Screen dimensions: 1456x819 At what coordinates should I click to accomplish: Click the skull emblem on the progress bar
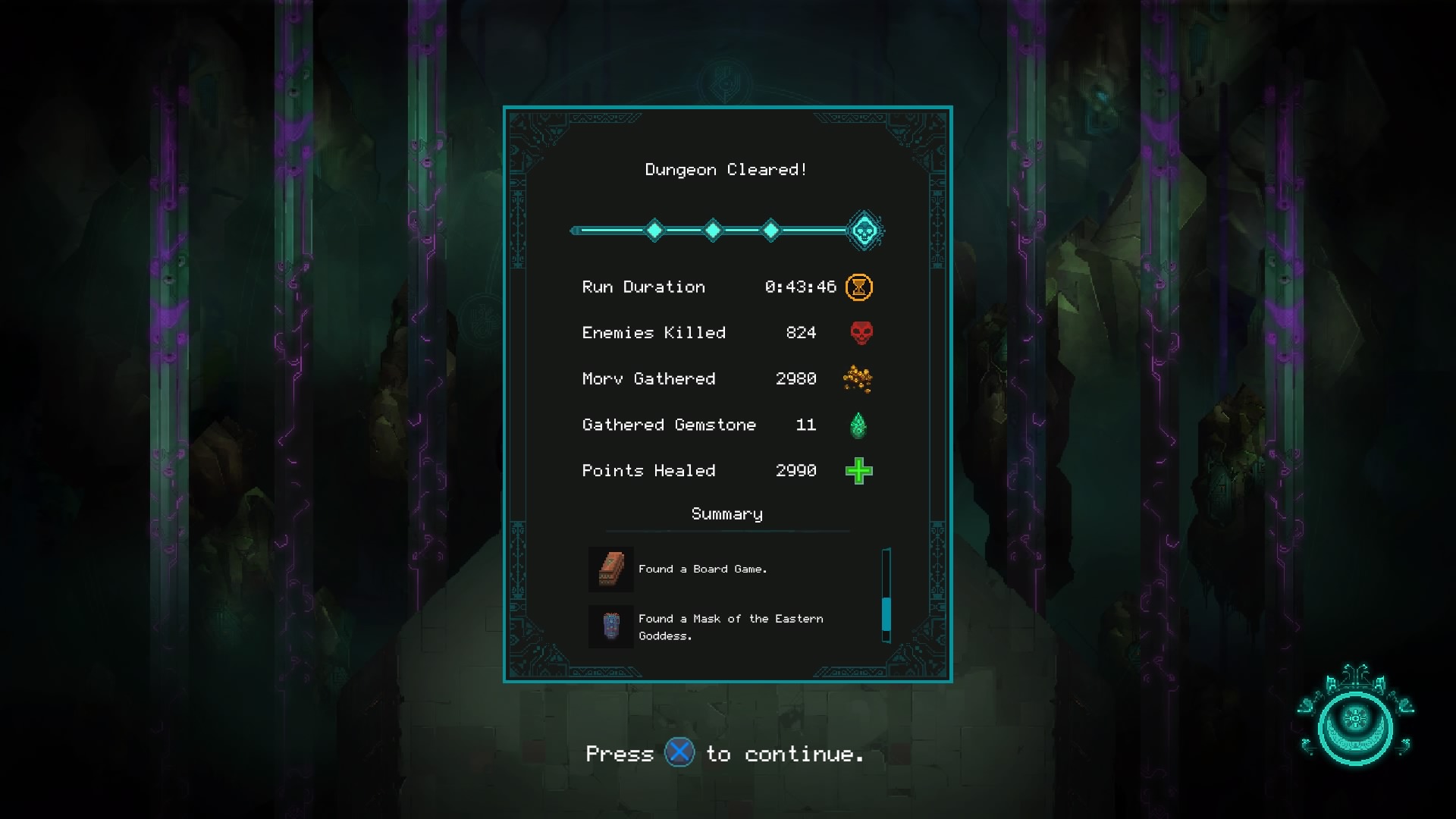pos(864,228)
